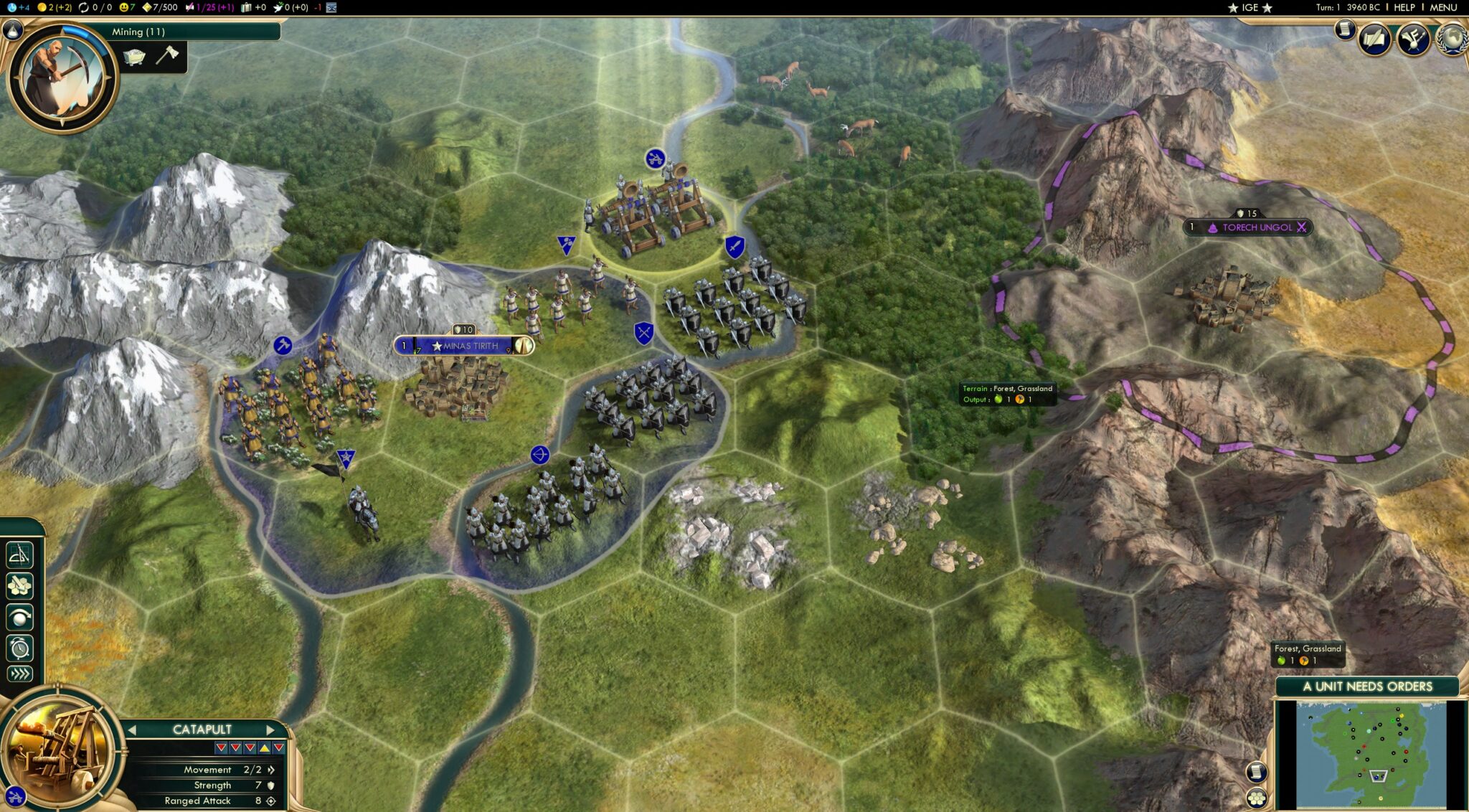Image resolution: width=1469 pixels, height=812 pixels.
Task: Collapse the sidebar with the chevron arrows
Action: (x=20, y=673)
